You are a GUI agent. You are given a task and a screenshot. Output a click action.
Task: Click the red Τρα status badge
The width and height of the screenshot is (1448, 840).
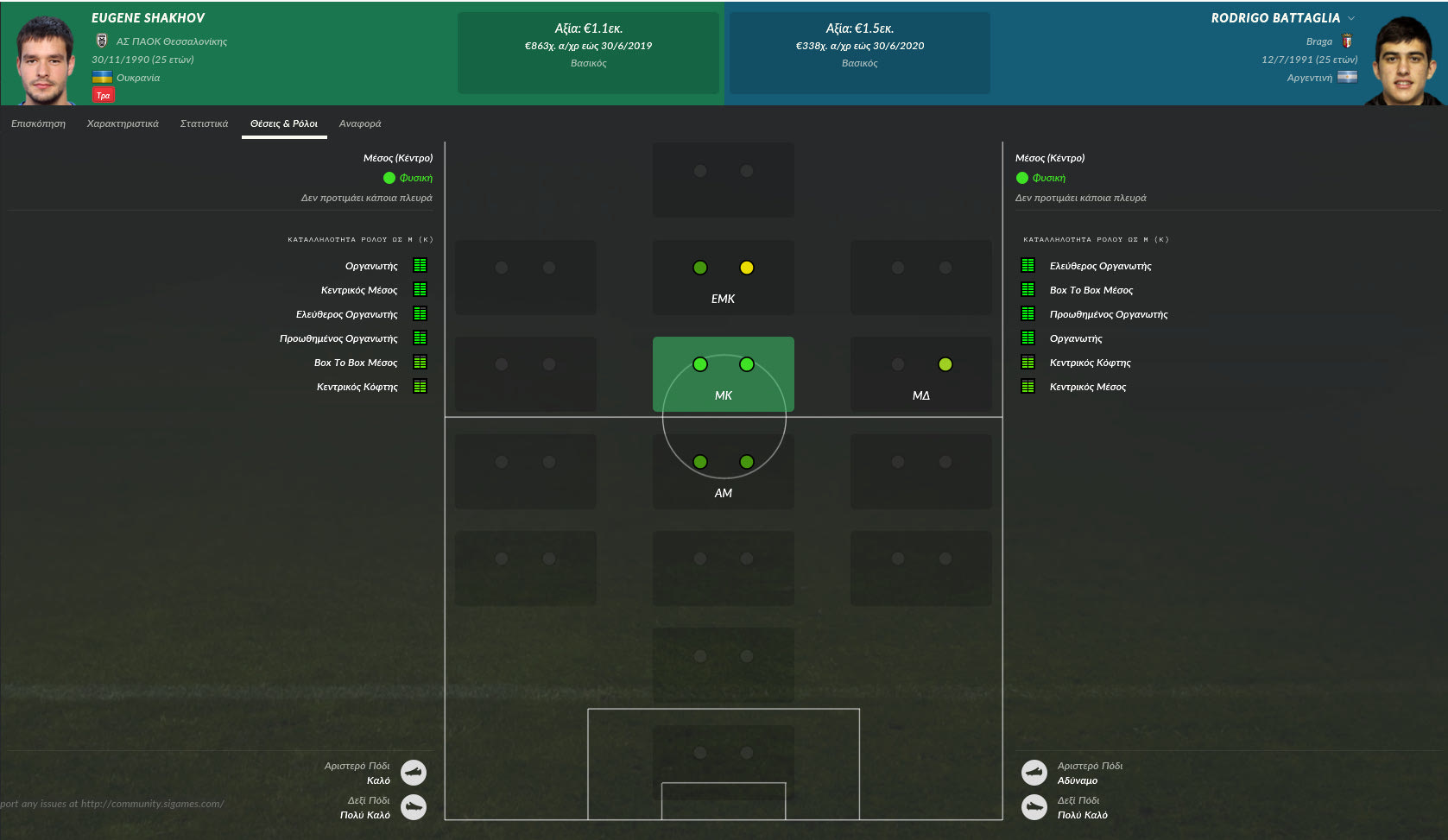104,96
